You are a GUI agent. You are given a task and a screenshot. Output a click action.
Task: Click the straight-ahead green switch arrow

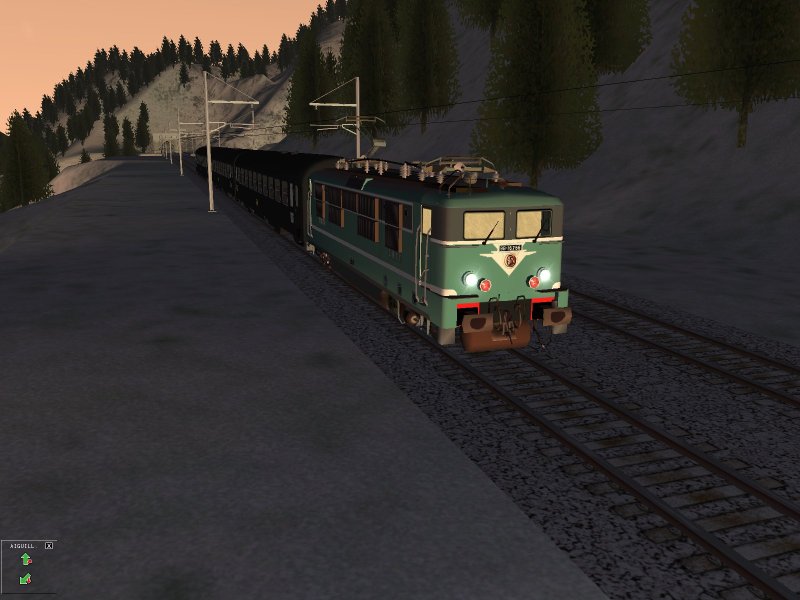point(25,559)
